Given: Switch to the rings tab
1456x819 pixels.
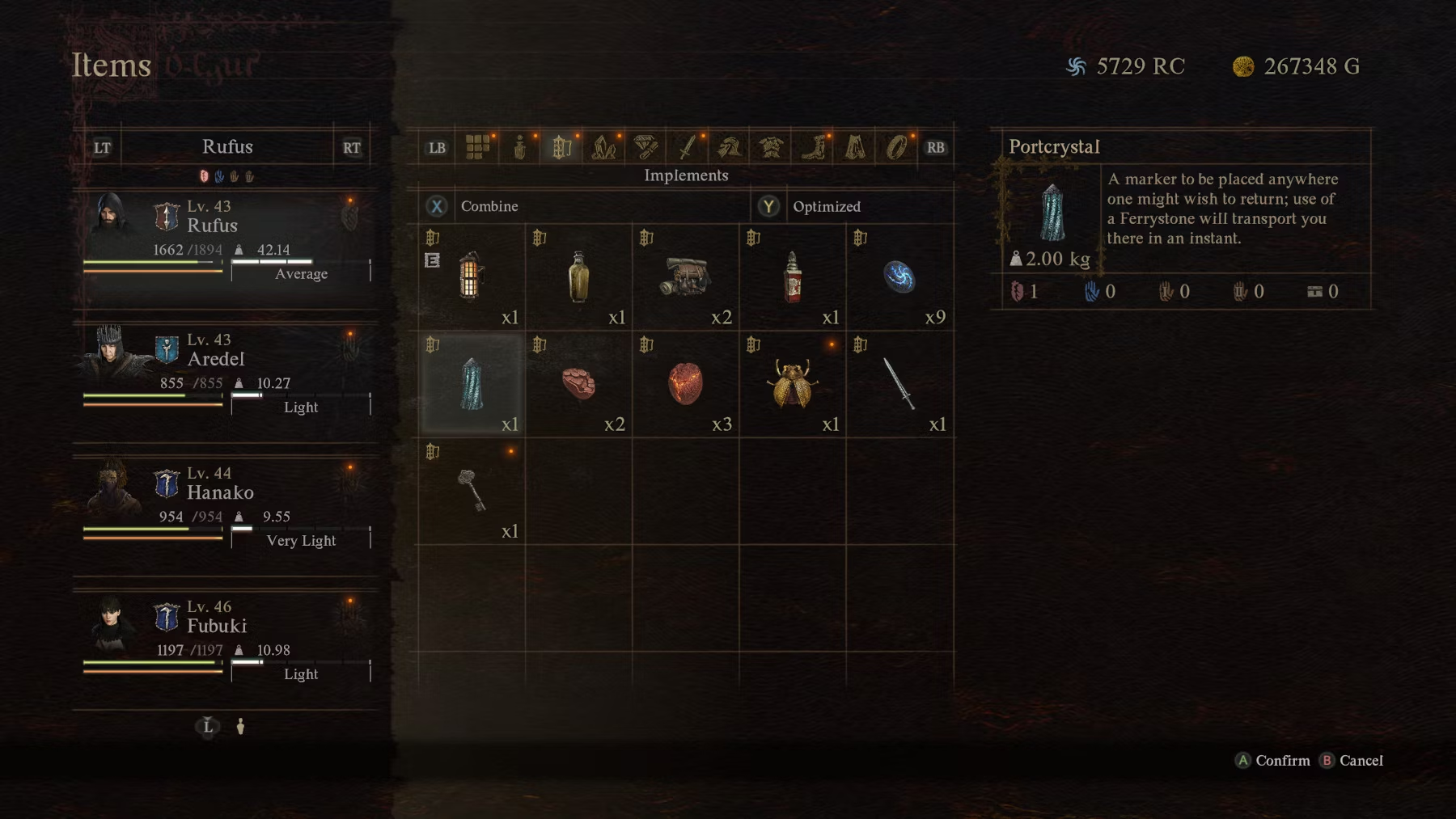Looking at the screenshot, I should (x=896, y=147).
